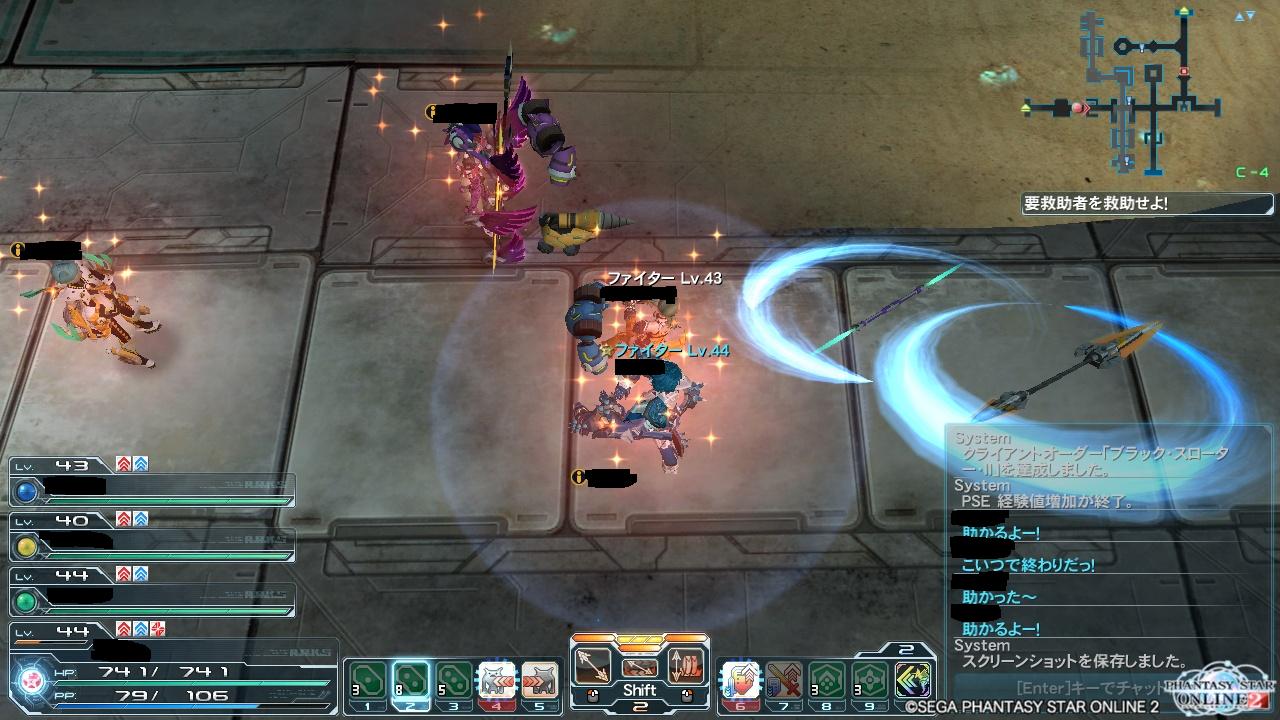The height and width of the screenshot is (720, 1280).
Task: Select the right-click weapon action icon
Action: tap(686, 665)
